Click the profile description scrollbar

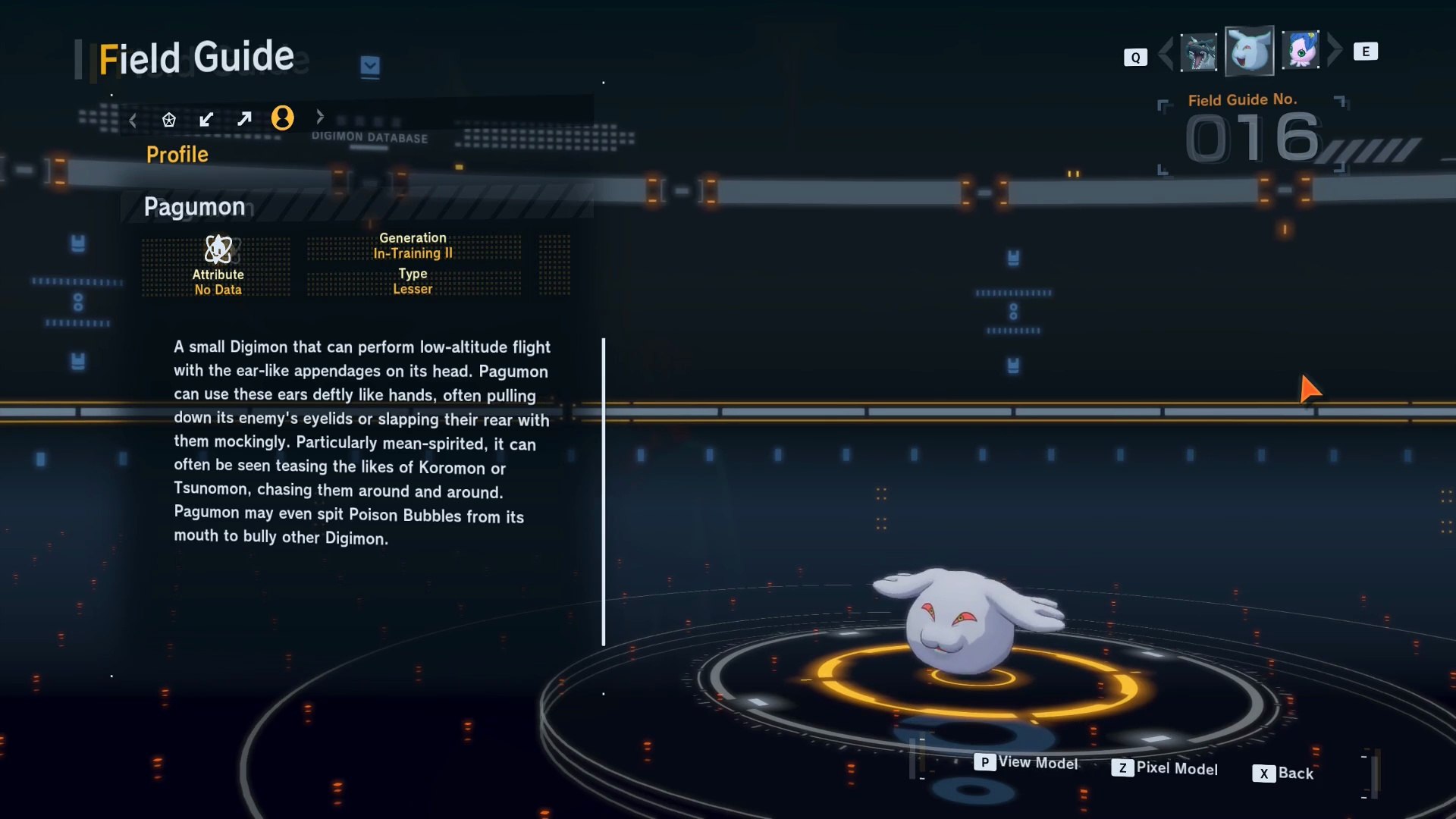click(x=604, y=491)
